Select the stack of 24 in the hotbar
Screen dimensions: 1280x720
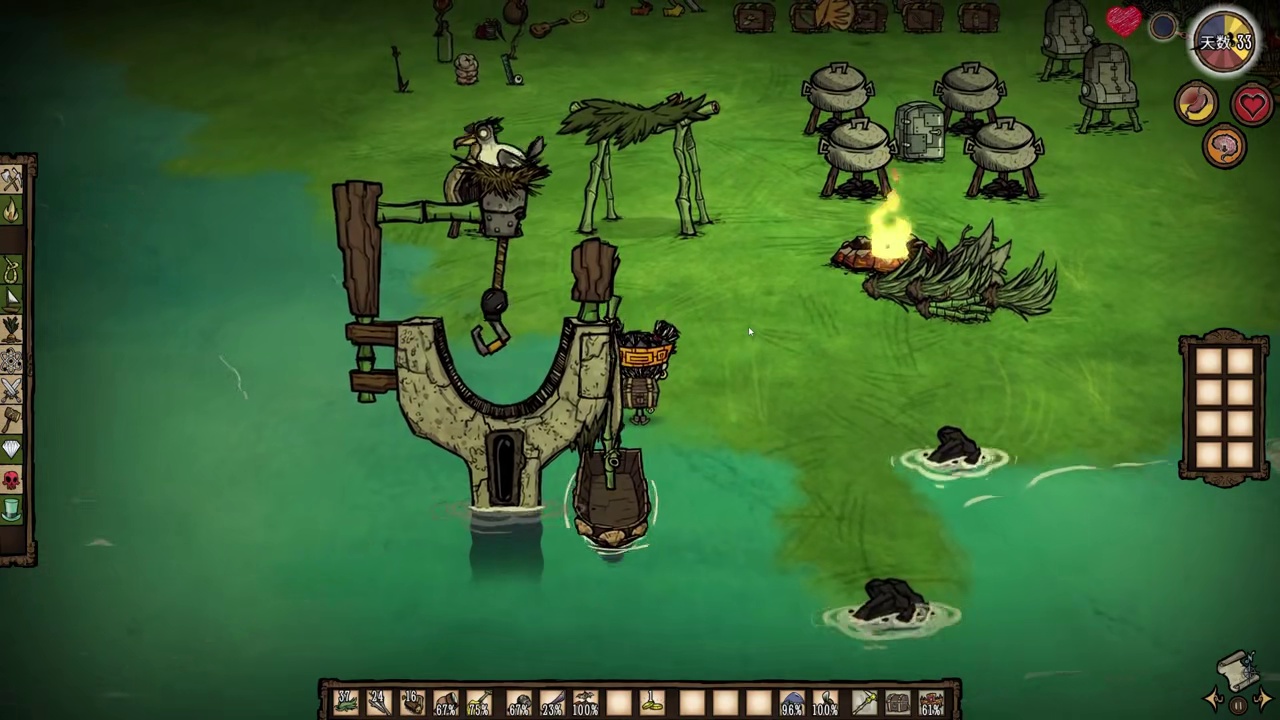379,703
